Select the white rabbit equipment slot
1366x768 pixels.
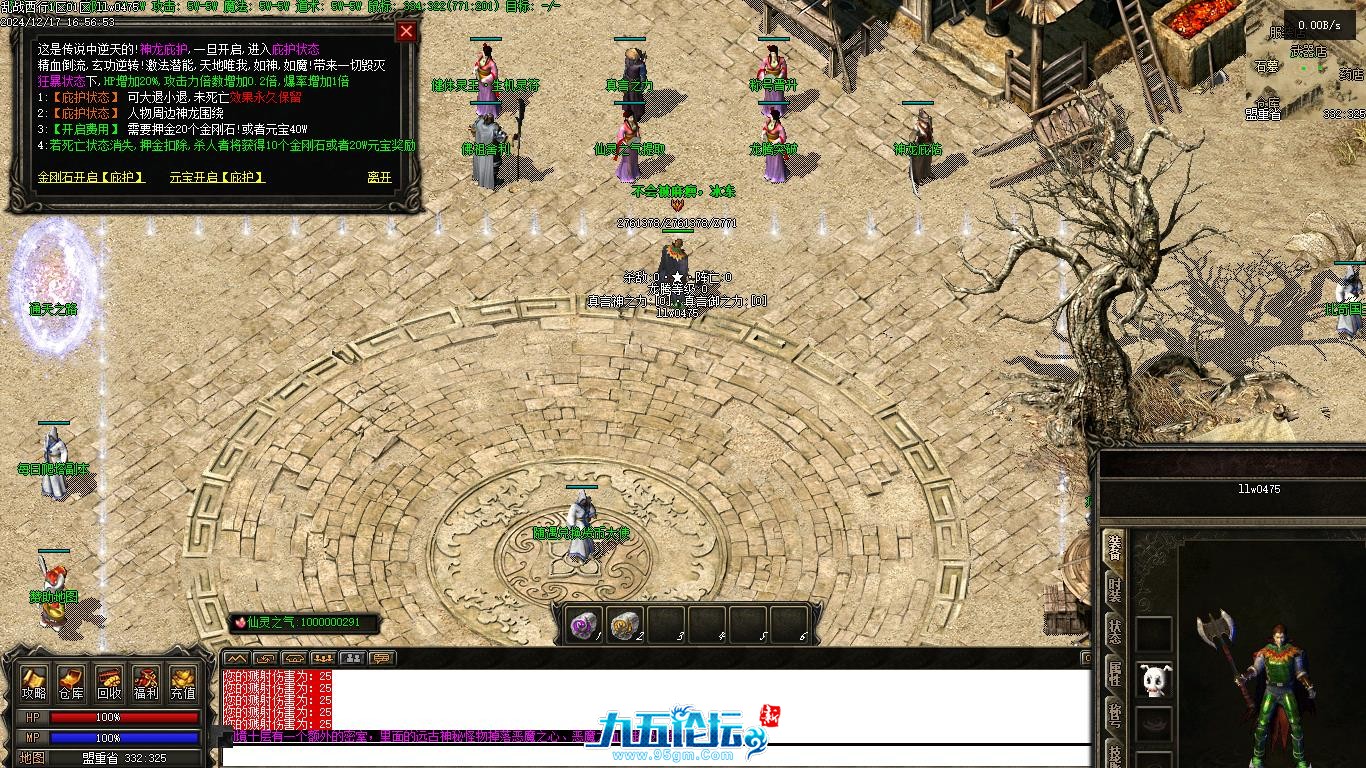[1155, 681]
